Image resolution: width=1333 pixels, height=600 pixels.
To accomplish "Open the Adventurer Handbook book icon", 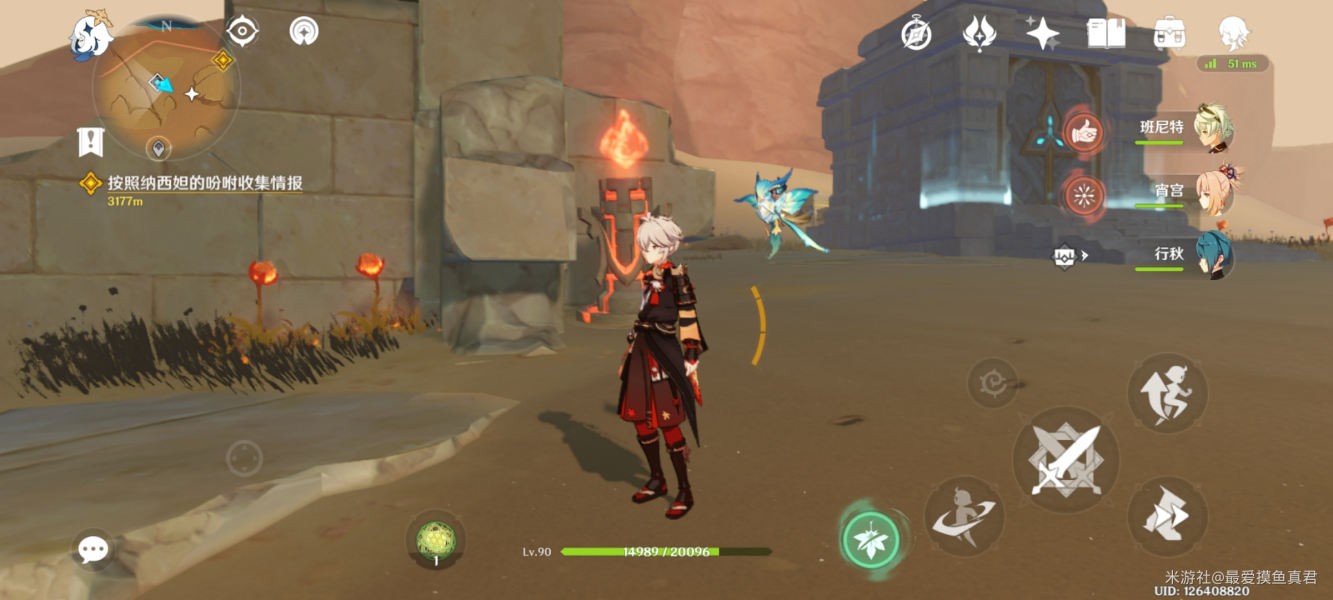I will tap(1106, 34).
